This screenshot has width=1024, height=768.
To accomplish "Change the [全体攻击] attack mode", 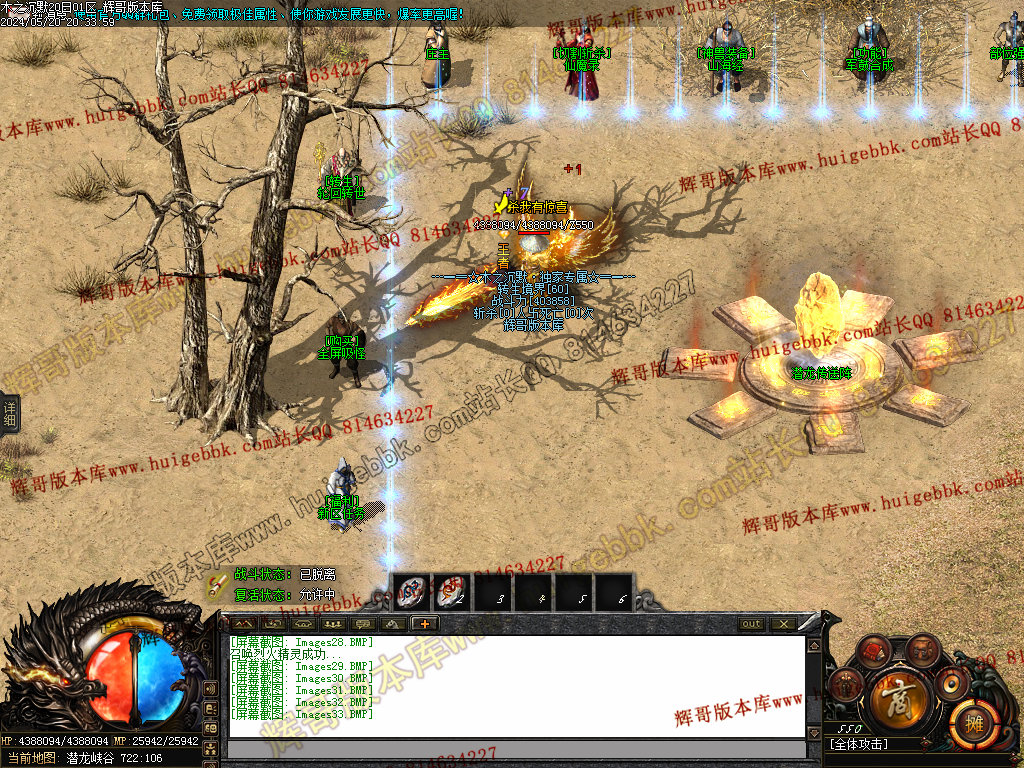I will 858,744.
